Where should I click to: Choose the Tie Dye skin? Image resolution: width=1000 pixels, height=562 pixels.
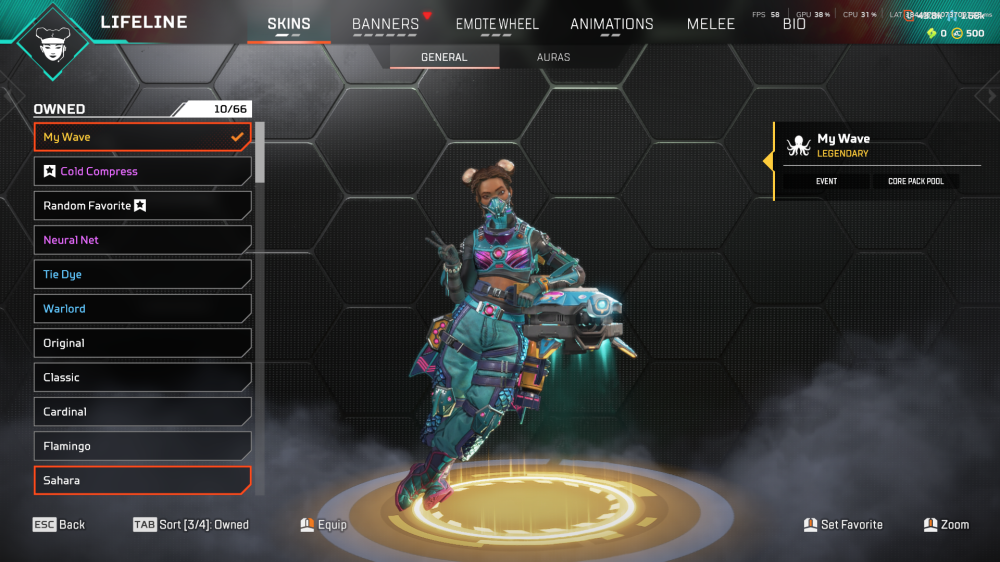click(142, 274)
